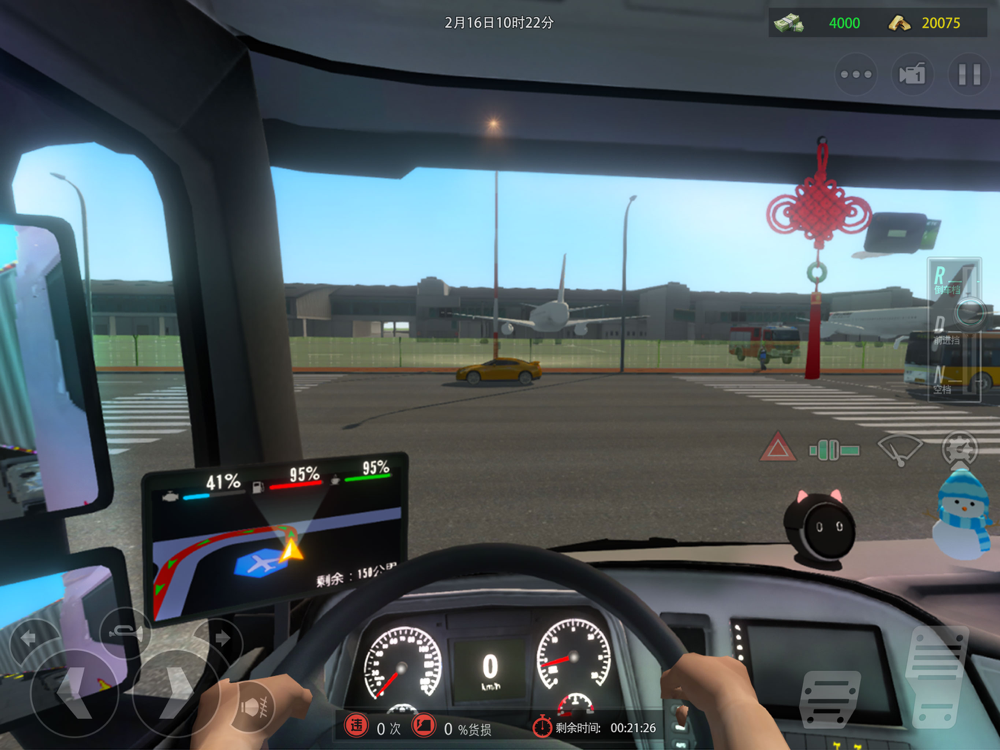Image resolution: width=1000 pixels, height=750 pixels.
Task: Steer right with the large right chevron
Action: click(x=174, y=690)
